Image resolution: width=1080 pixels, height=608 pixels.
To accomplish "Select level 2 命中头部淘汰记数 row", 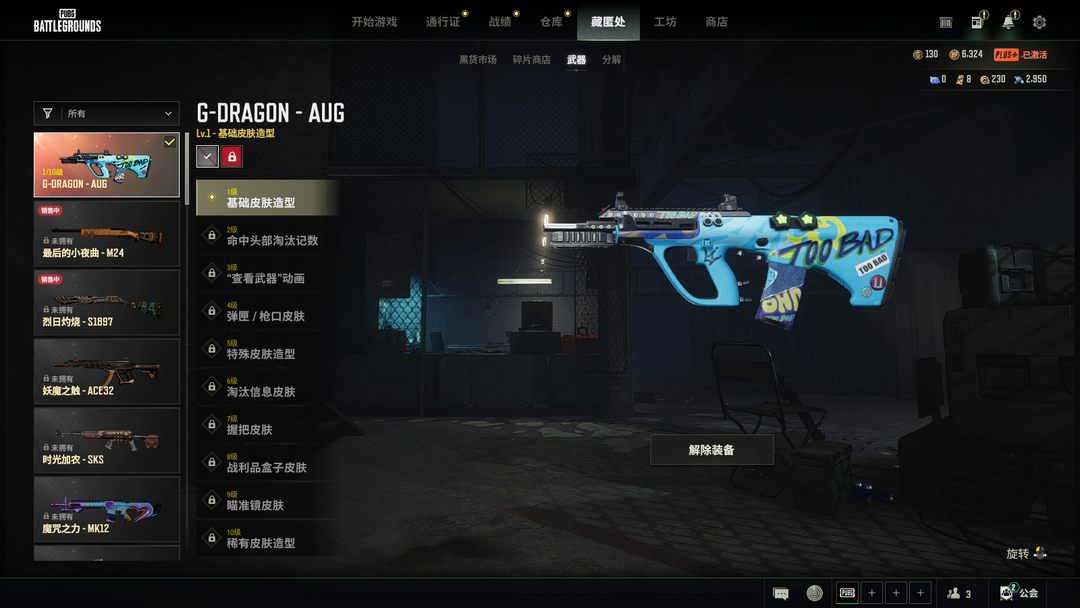I will (267, 236).
